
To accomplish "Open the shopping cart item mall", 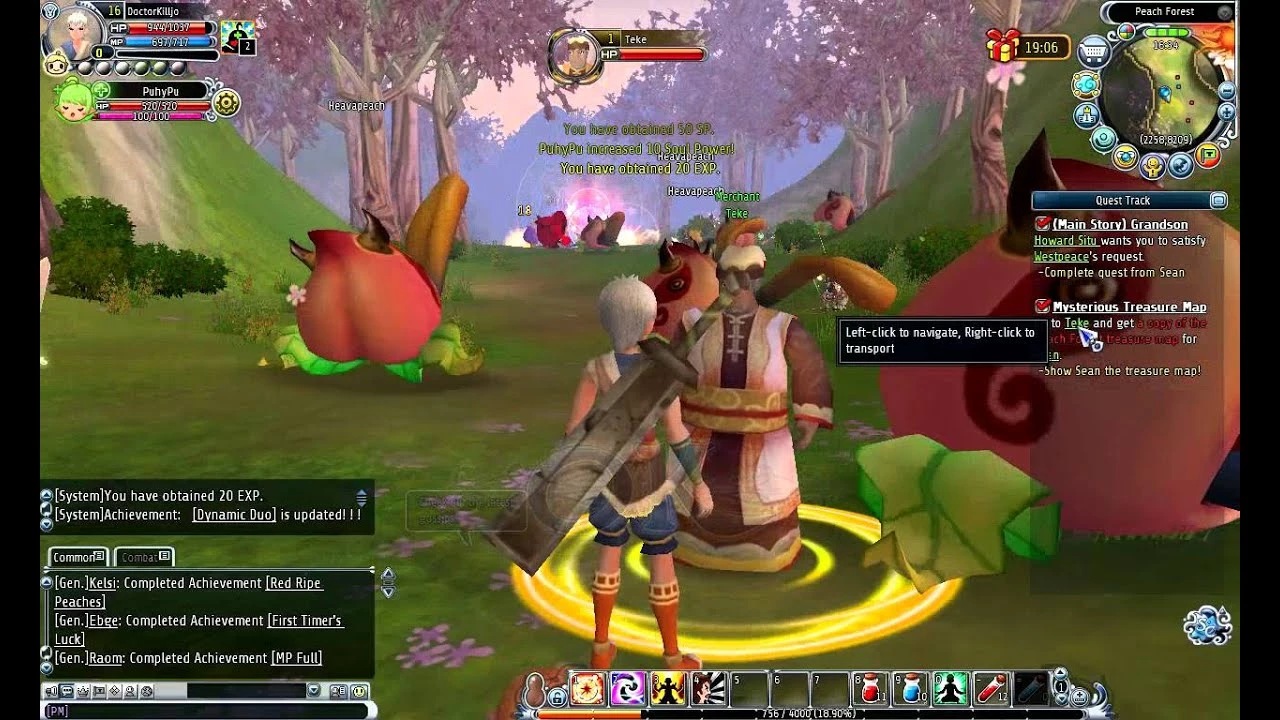I will pyautogui.click(x=1095, y=50).
